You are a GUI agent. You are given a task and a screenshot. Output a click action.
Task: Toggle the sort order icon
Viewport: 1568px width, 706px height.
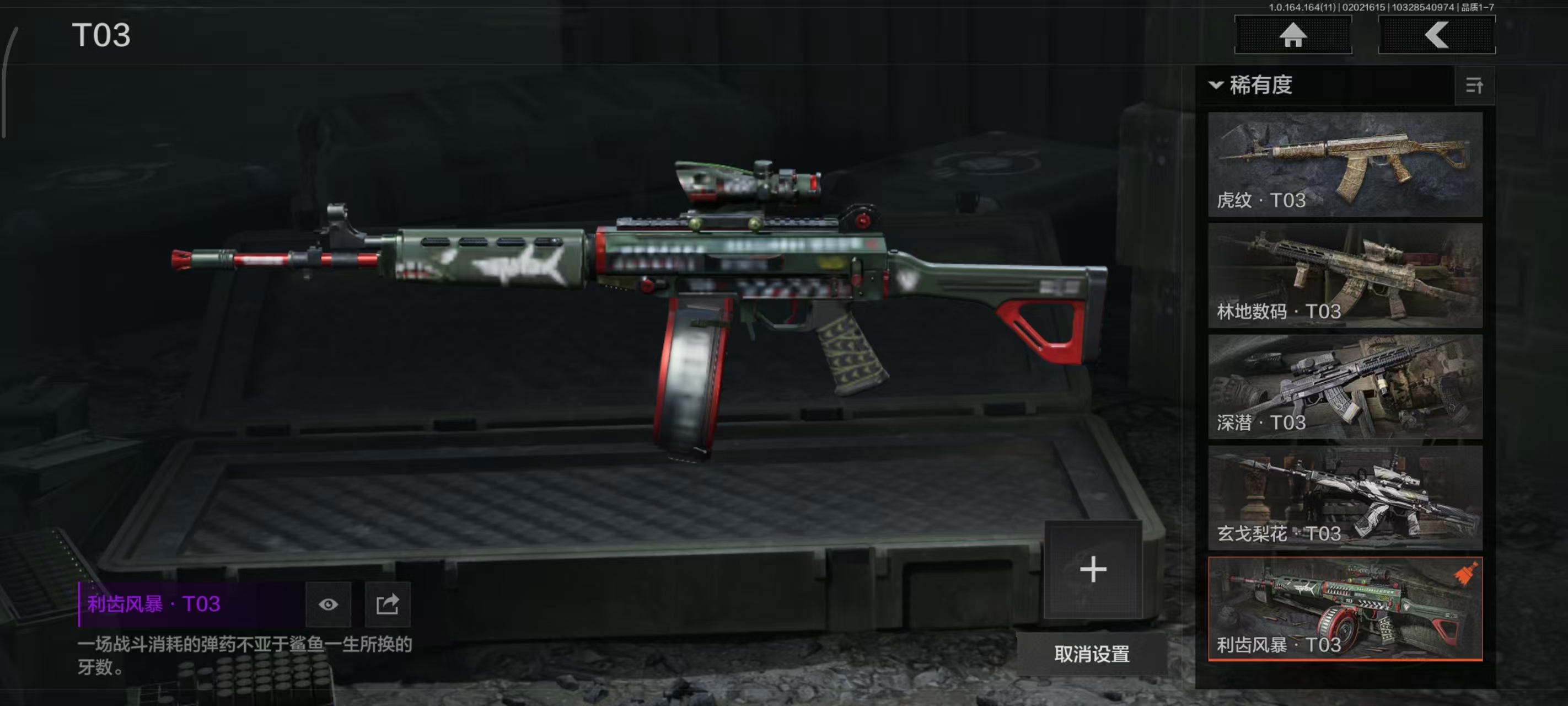(x=1474, y=86)
